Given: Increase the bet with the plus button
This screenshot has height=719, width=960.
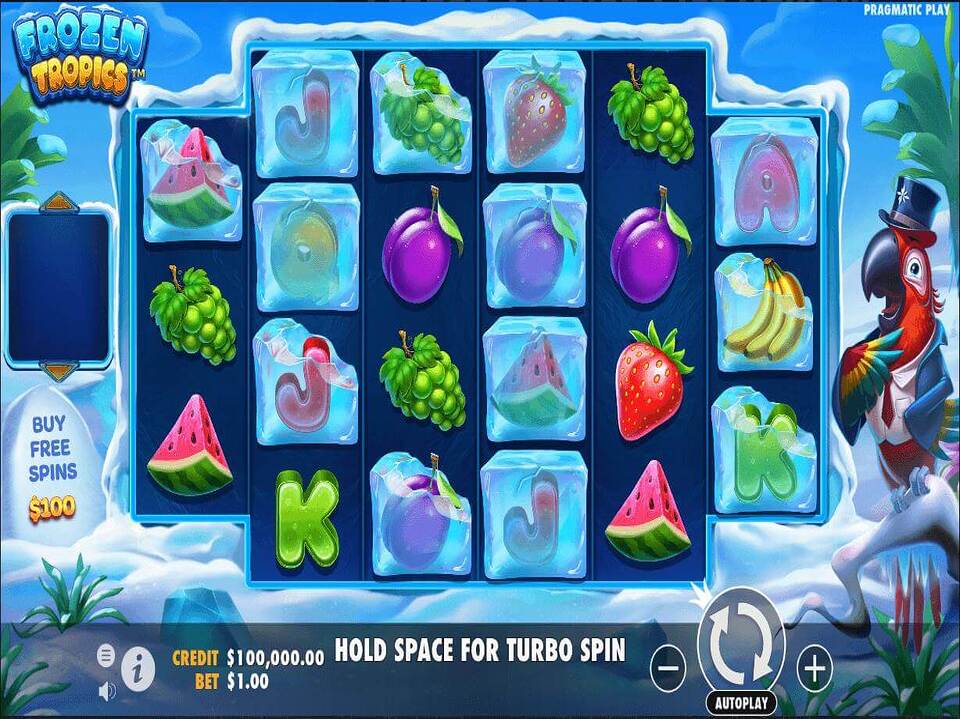Looking at the screenshot, I should [x=815, y=667].
